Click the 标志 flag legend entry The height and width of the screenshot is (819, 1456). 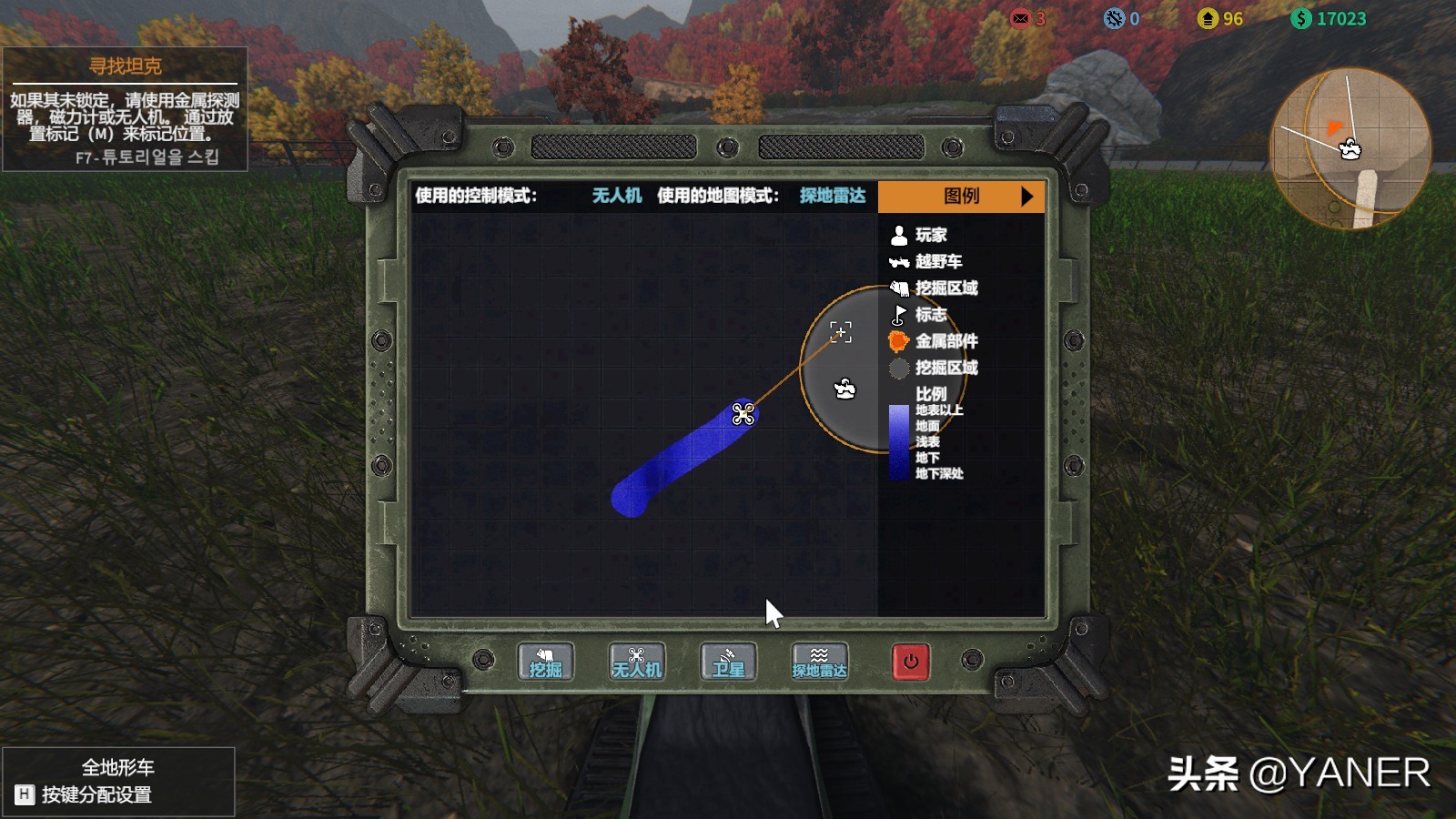(919, 315)
